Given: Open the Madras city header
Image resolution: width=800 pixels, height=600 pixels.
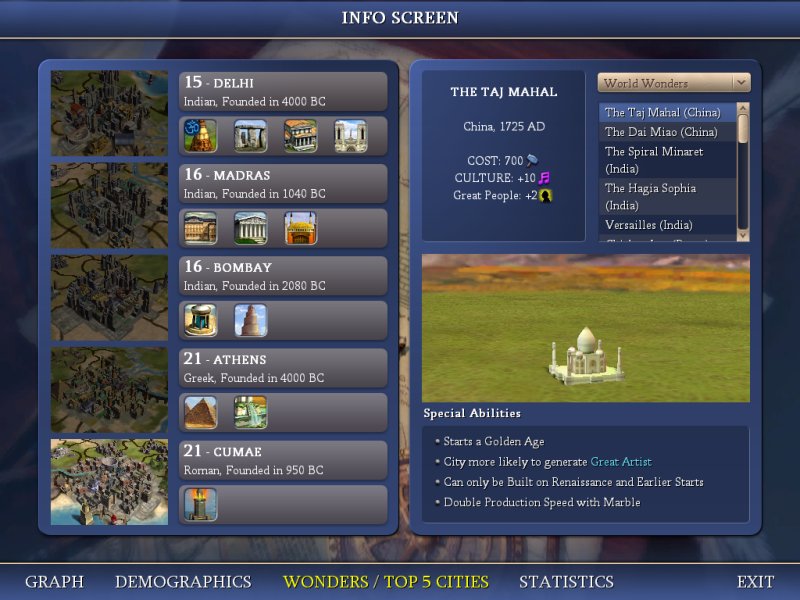Looking at the screenshot, I should (x=283, y=183).
